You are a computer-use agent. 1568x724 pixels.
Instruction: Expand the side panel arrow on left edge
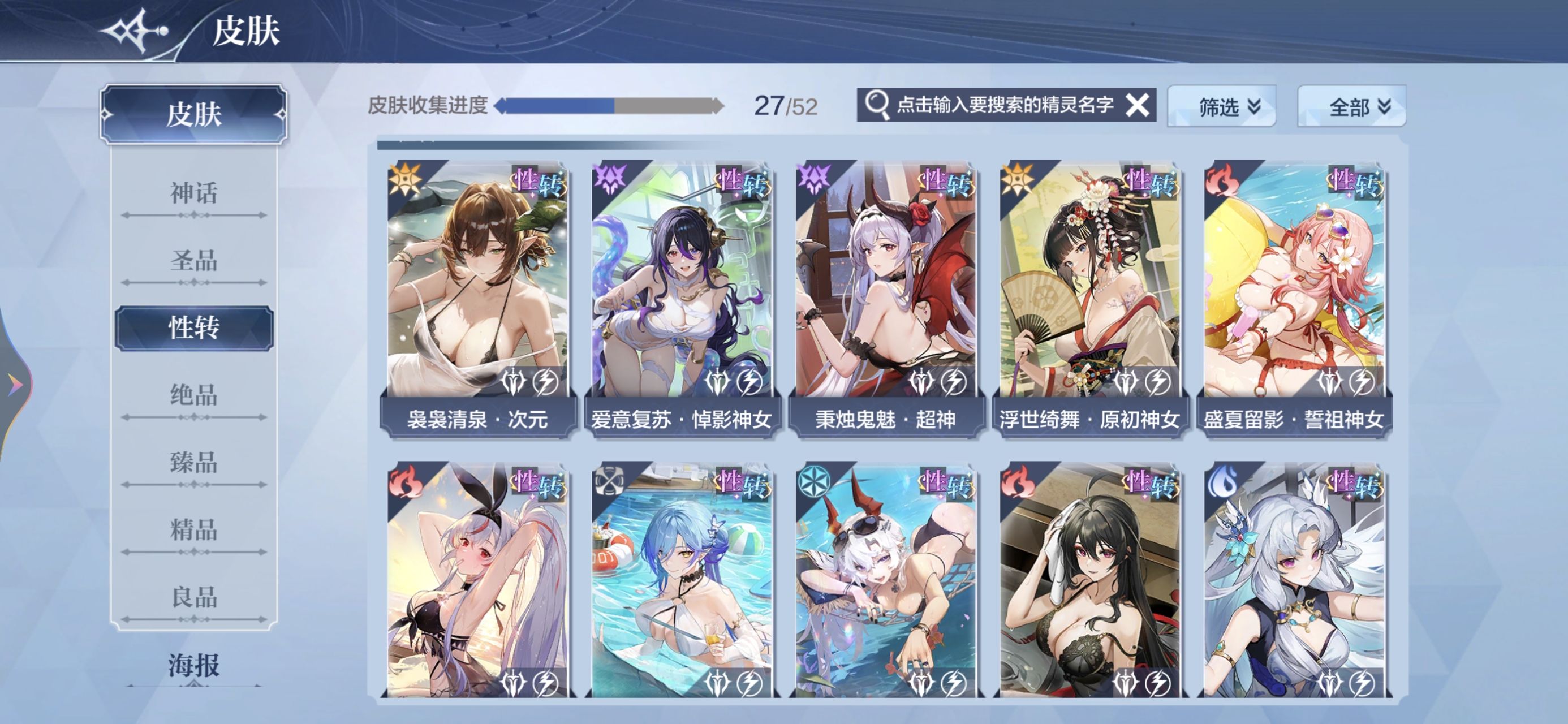click(14, 385)
